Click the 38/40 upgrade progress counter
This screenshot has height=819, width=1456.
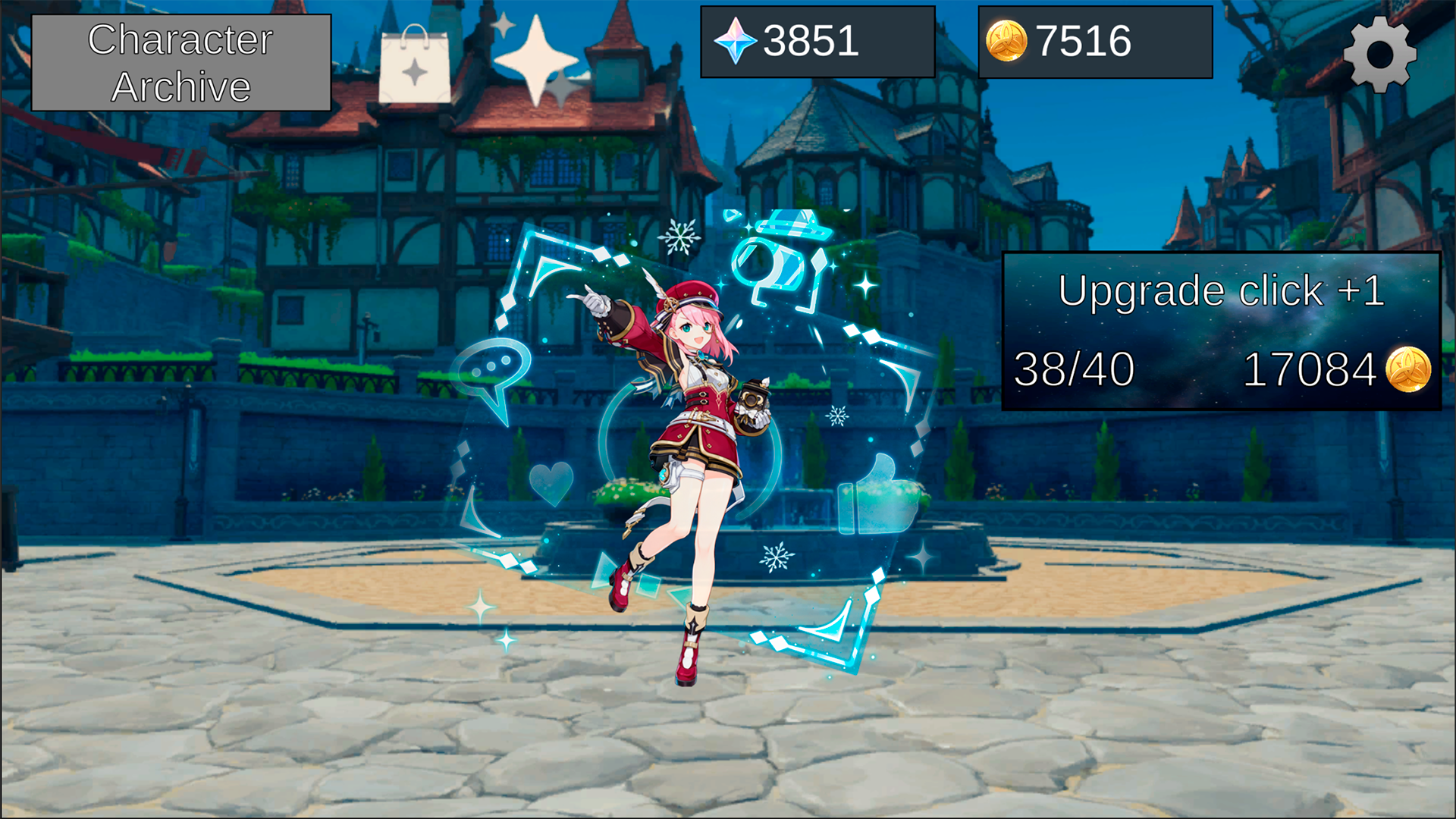point(1074,370)
